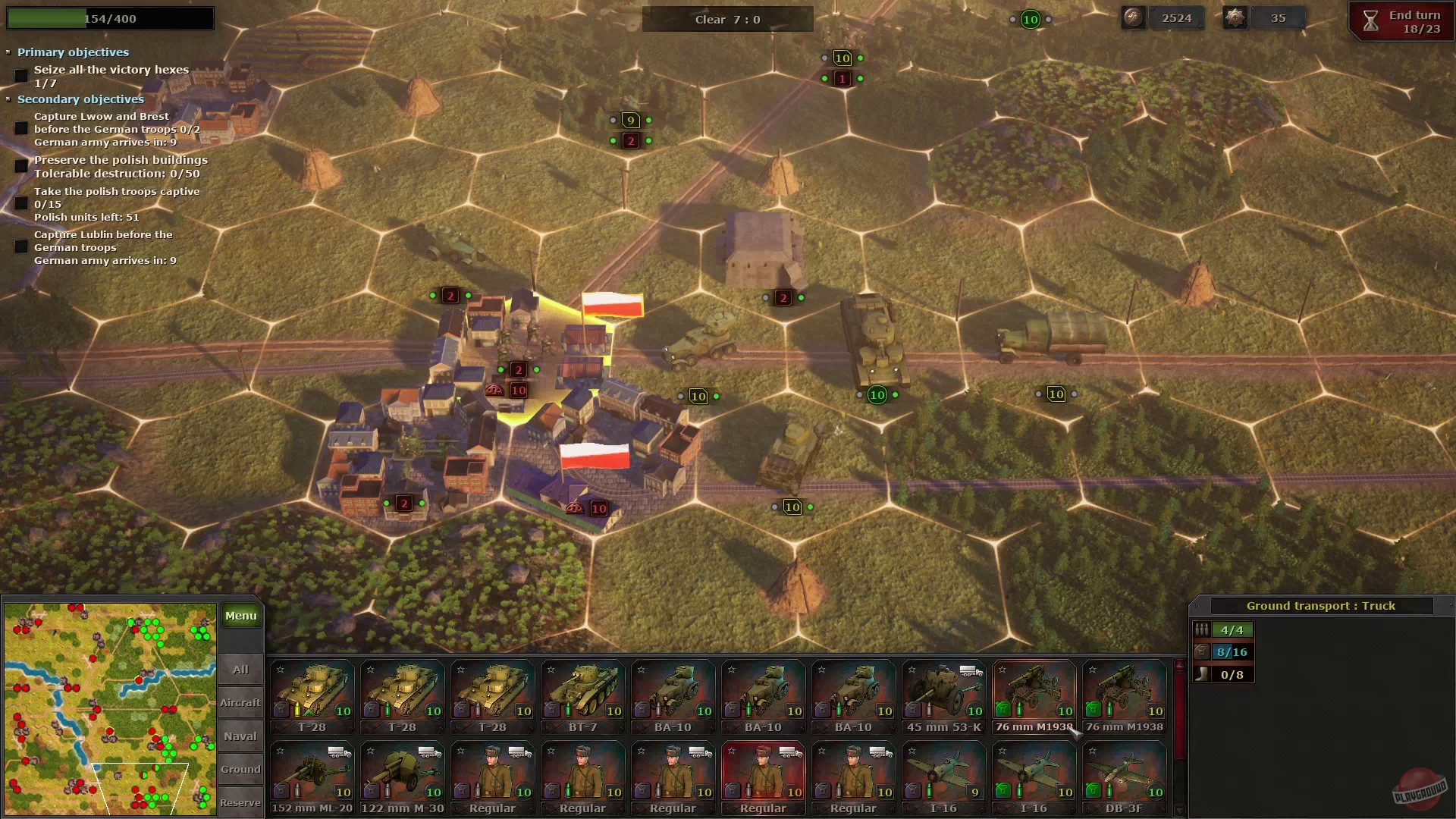The width and height of the screenshot is (1456, 819).
Task: Click the medal icon showing 35 prestige
Action: [x=1235, y=17]
